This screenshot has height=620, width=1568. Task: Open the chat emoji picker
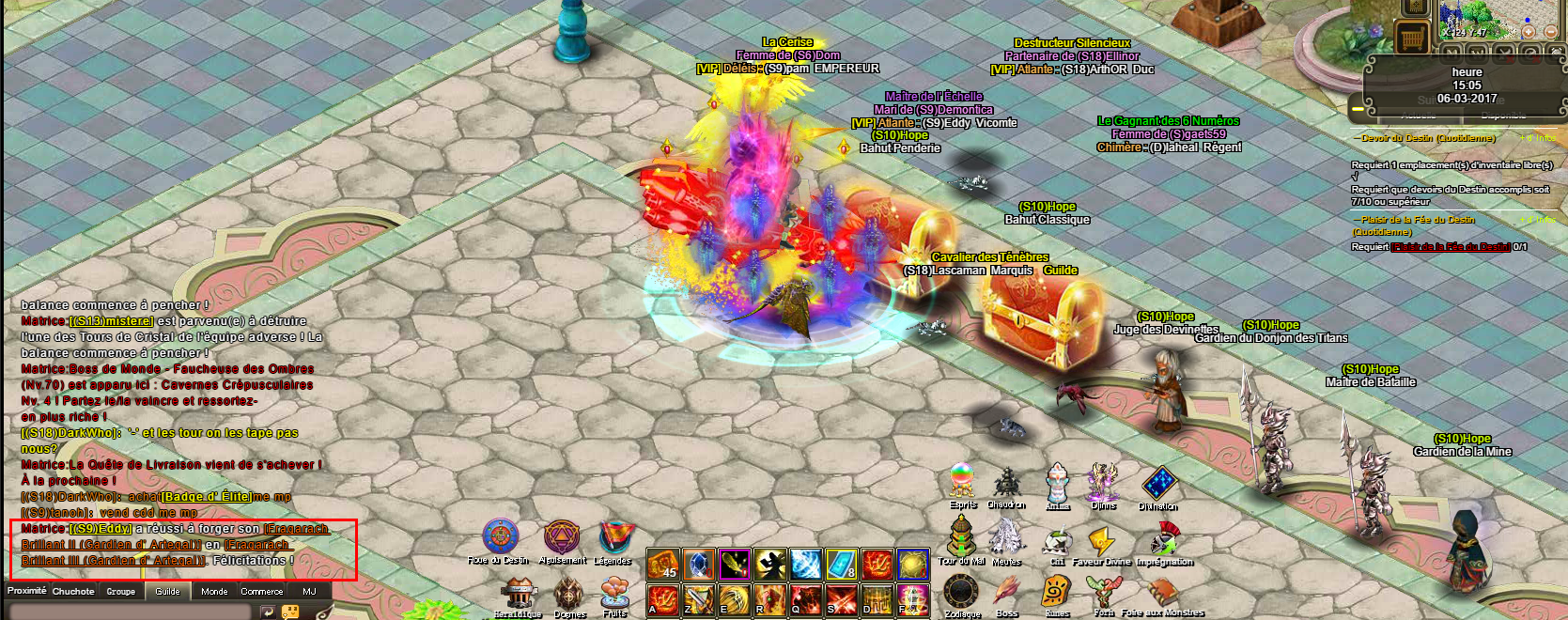click(290, 612)
